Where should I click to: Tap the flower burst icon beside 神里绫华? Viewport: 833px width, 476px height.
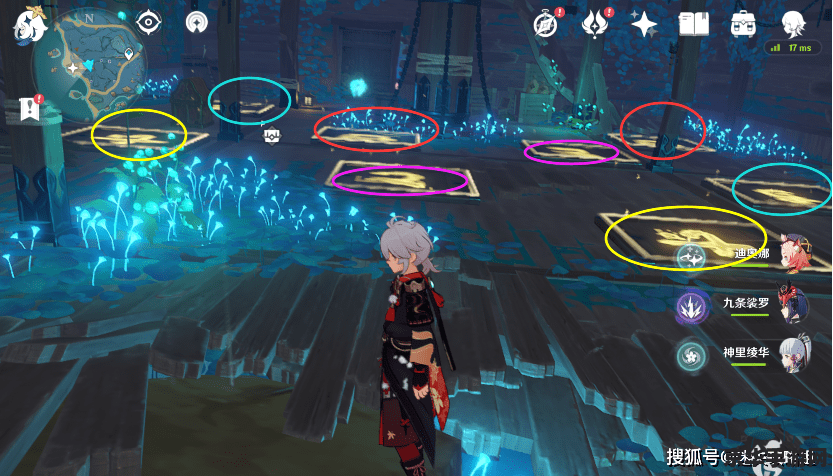click(692, 356)
